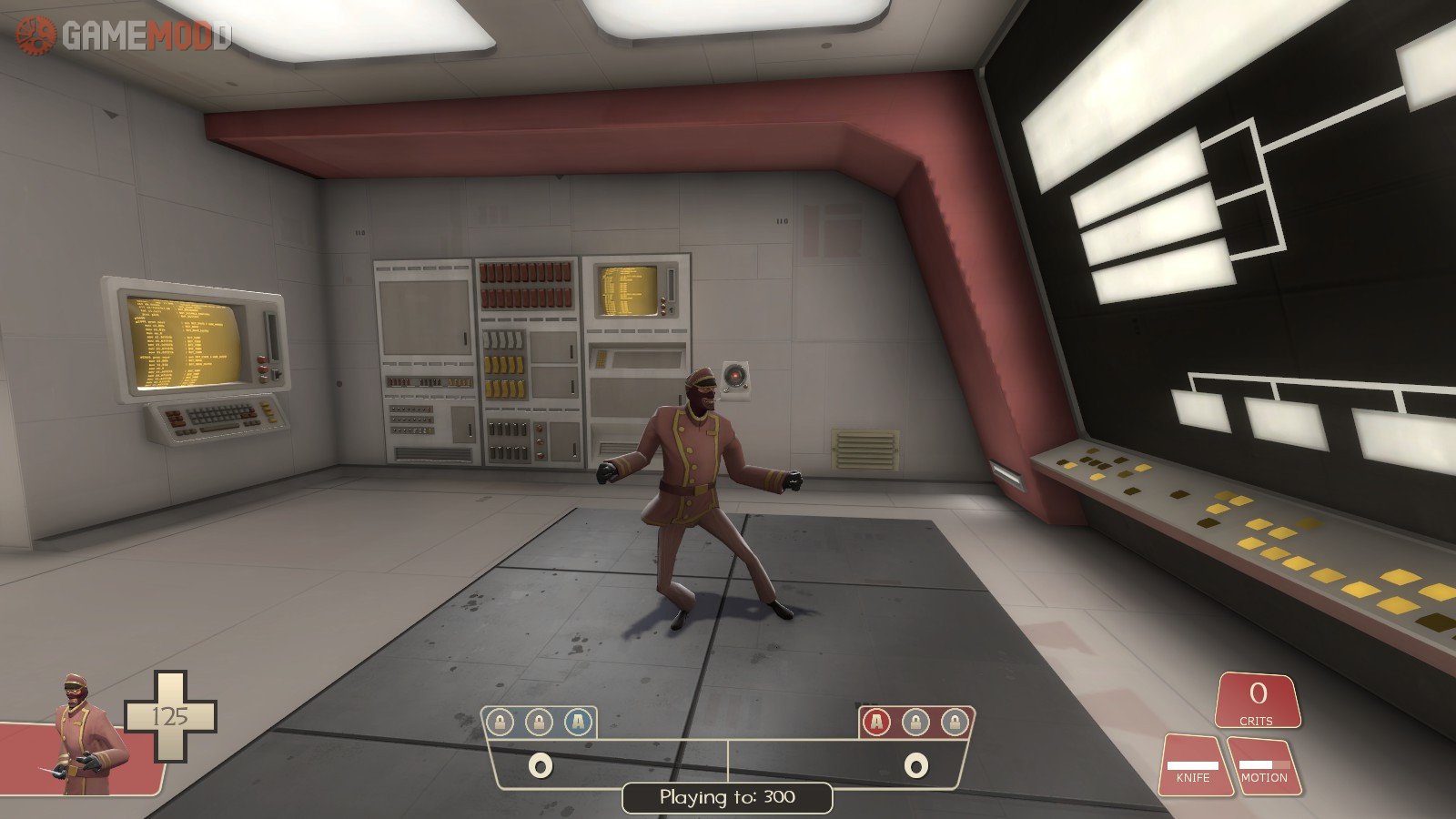The width and height of the screenshot is (1456, 819).
Task: Select the blue control point A icon
Action: coord(577,723)
